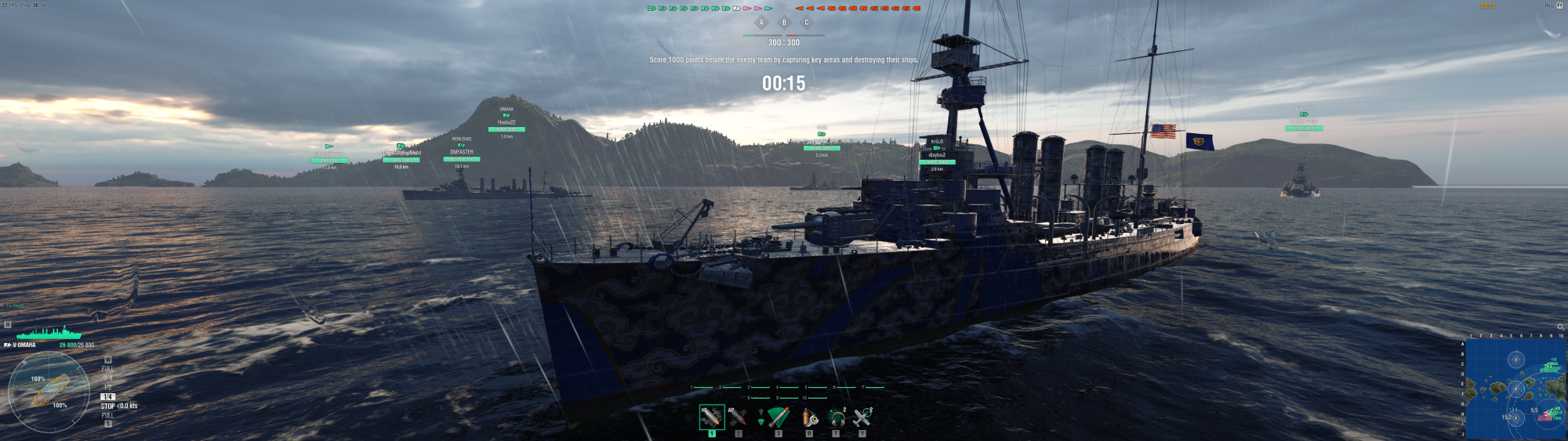Select the 3/4 speed setting
1568x441 pixels.
point(108,378)
